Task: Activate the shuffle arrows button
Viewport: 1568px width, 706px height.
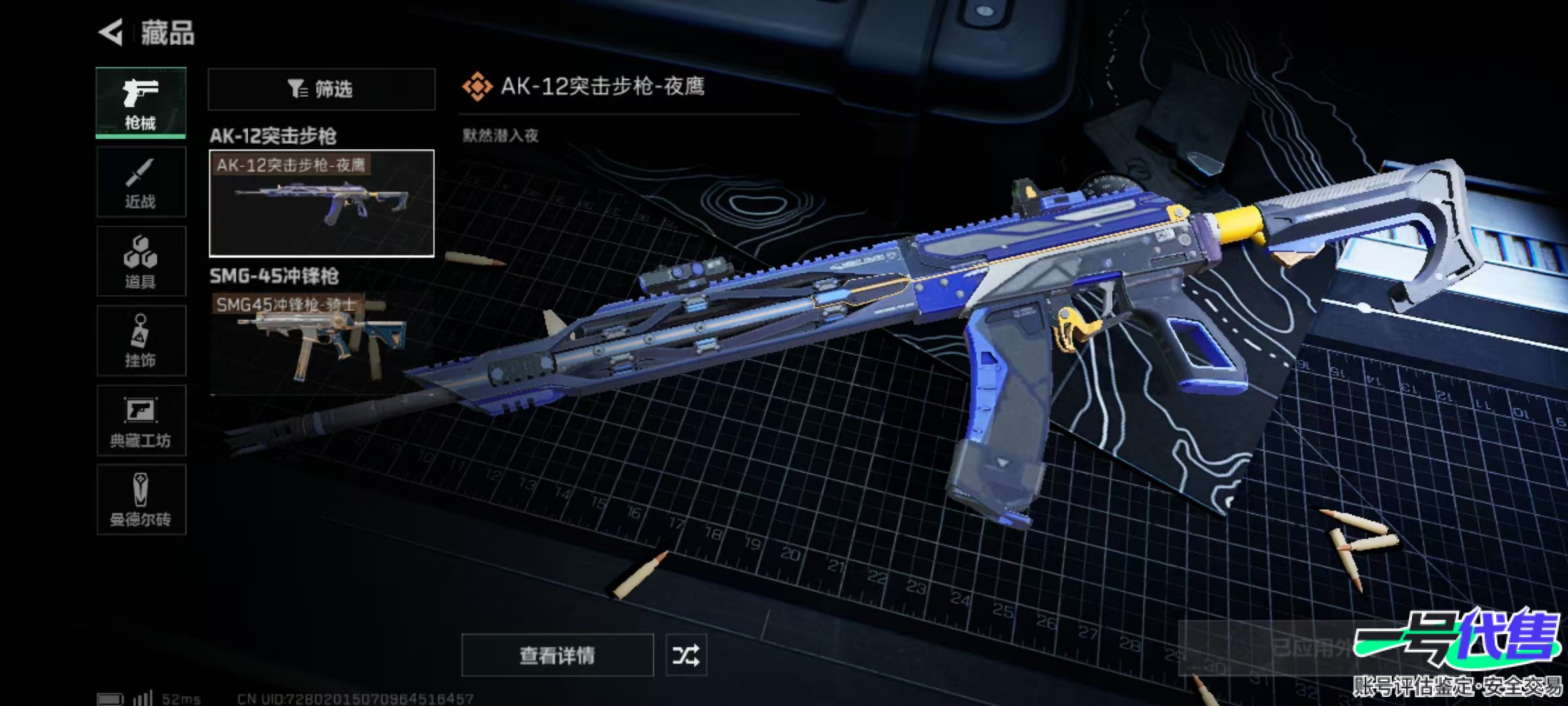Action: click(x=685, y=654)
